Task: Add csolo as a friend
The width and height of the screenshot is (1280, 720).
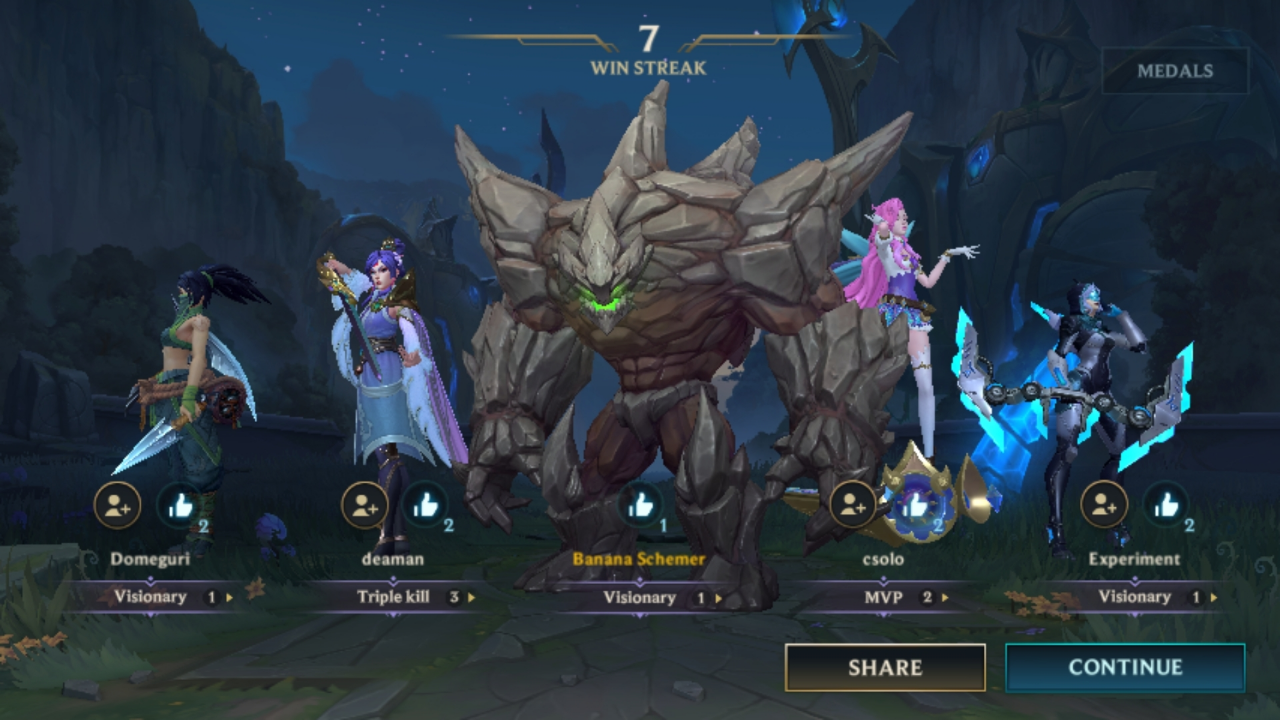Action: click(853, 505)
